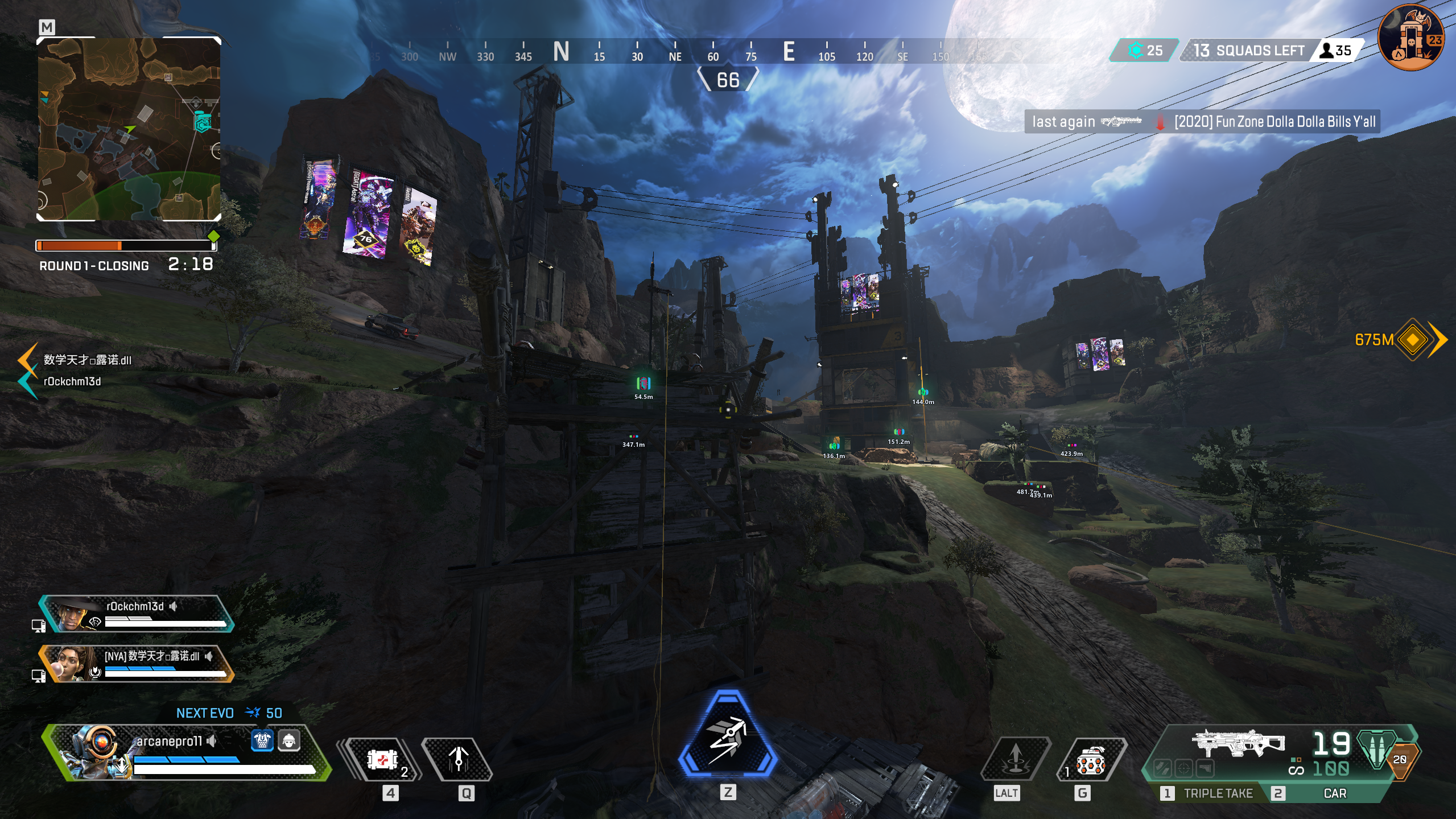Select the NYA teammate's status card
1456x819 pixels.
[137, 663]
